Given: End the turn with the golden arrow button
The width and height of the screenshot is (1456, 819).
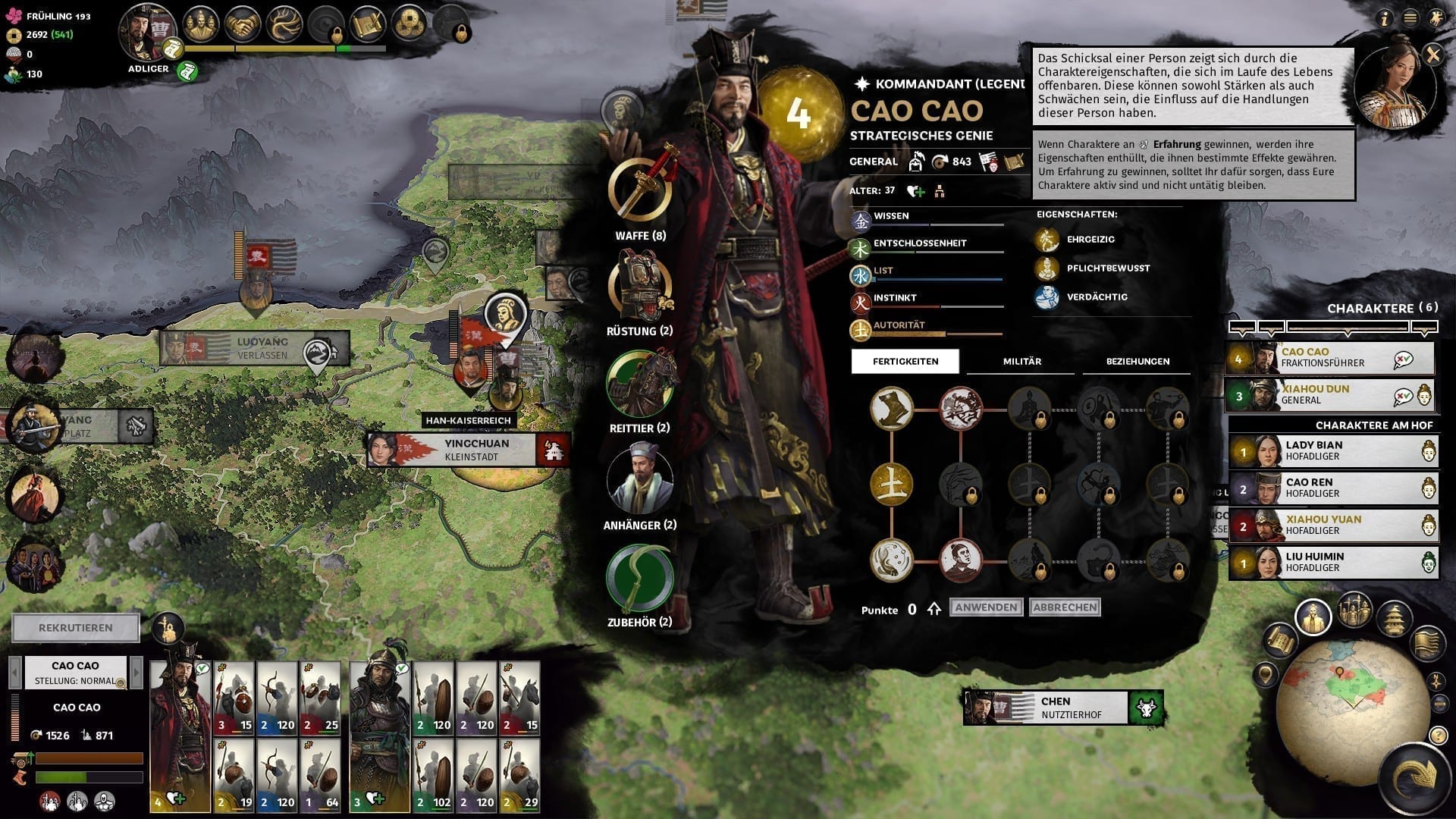Looking at the screenshot, I should pos(1417,777).
